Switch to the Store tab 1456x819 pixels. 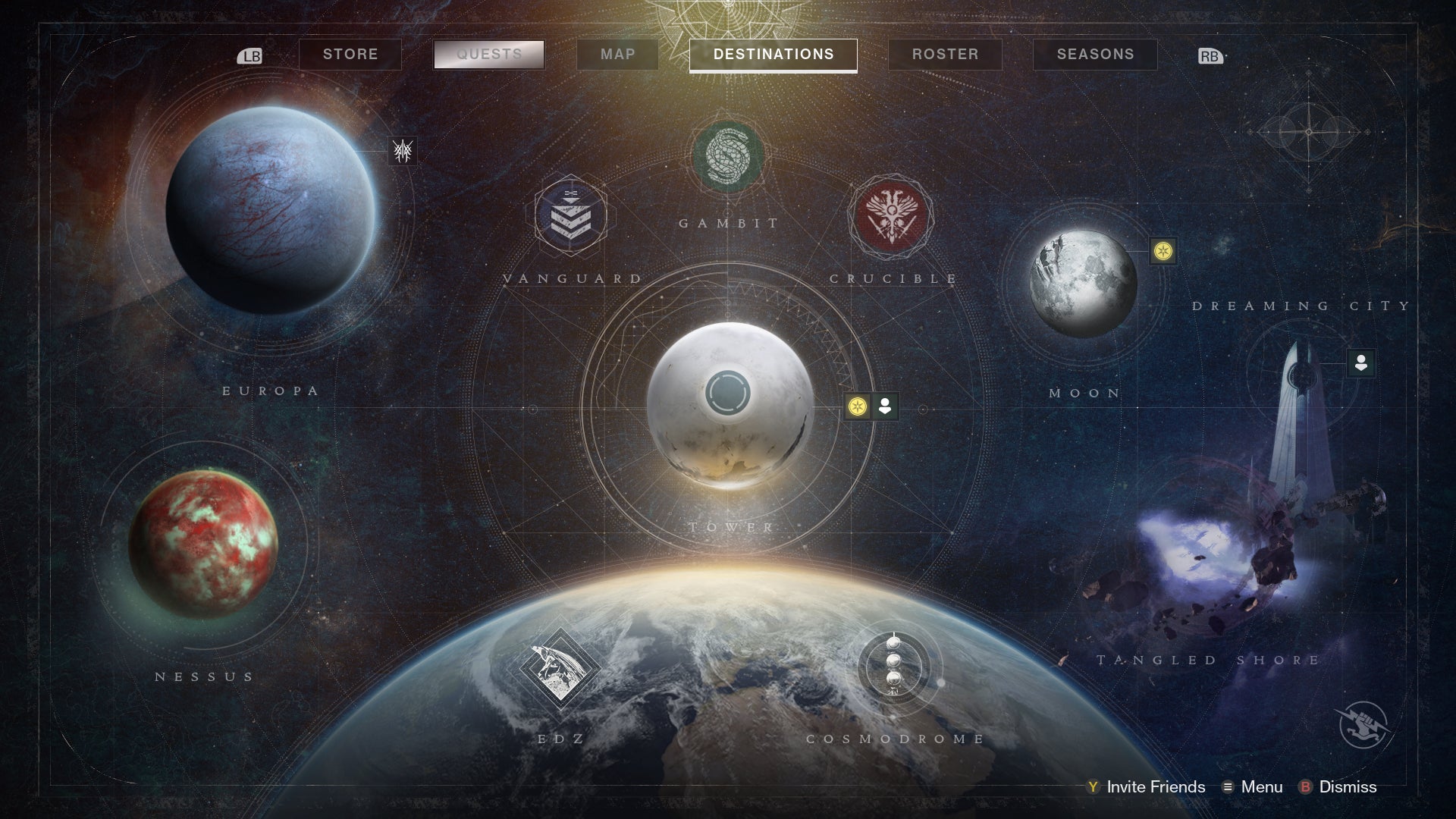coord(350,54)
